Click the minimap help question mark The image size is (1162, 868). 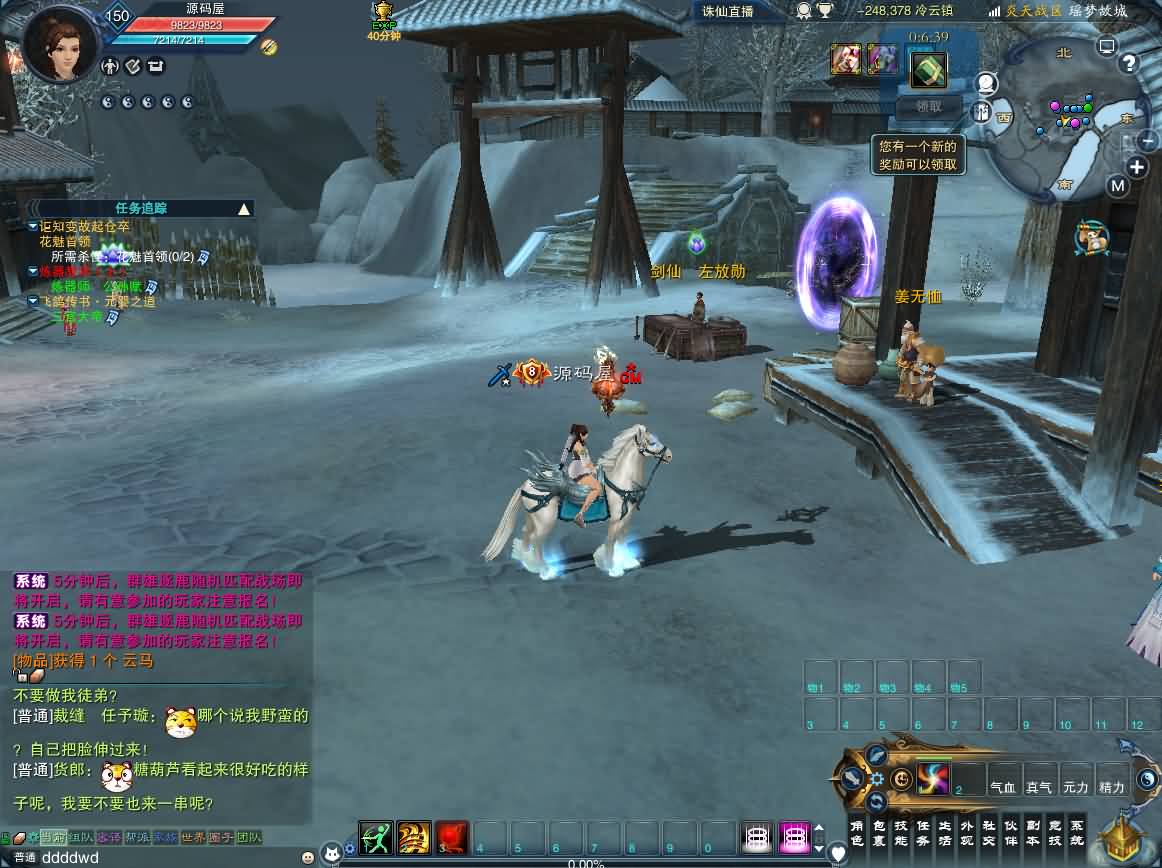click(1129, 64)
